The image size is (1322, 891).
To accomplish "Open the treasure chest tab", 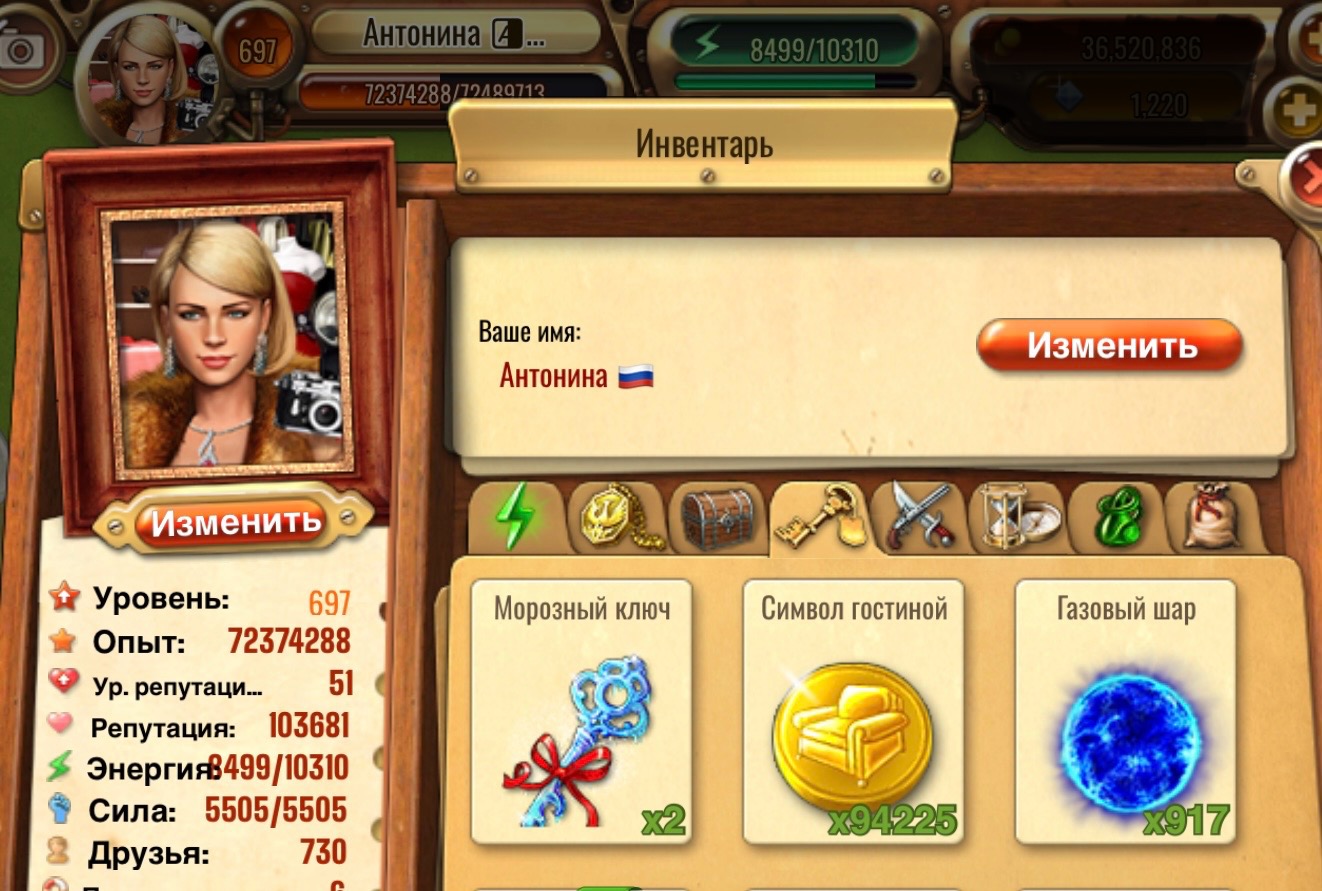I will (716, 518).
